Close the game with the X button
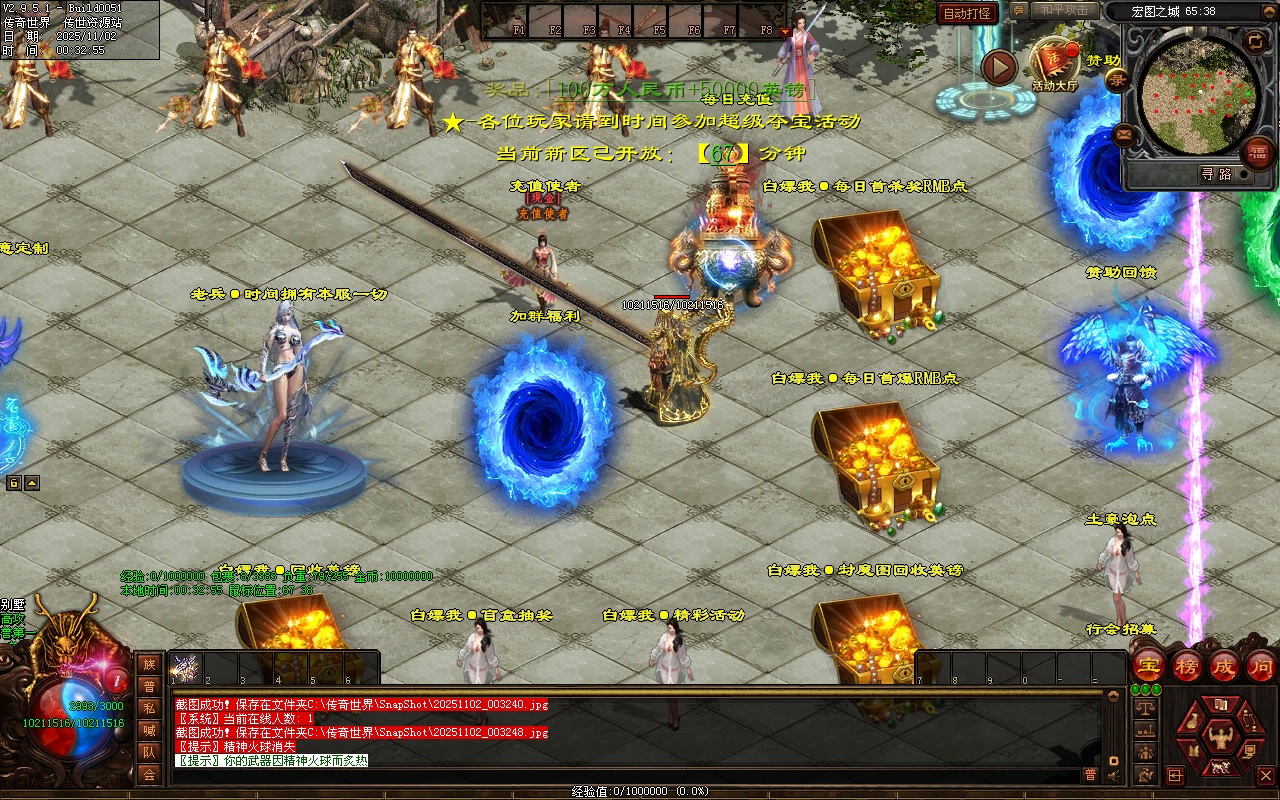This screenshot has width=1280, height=800. coord(1264,775)
